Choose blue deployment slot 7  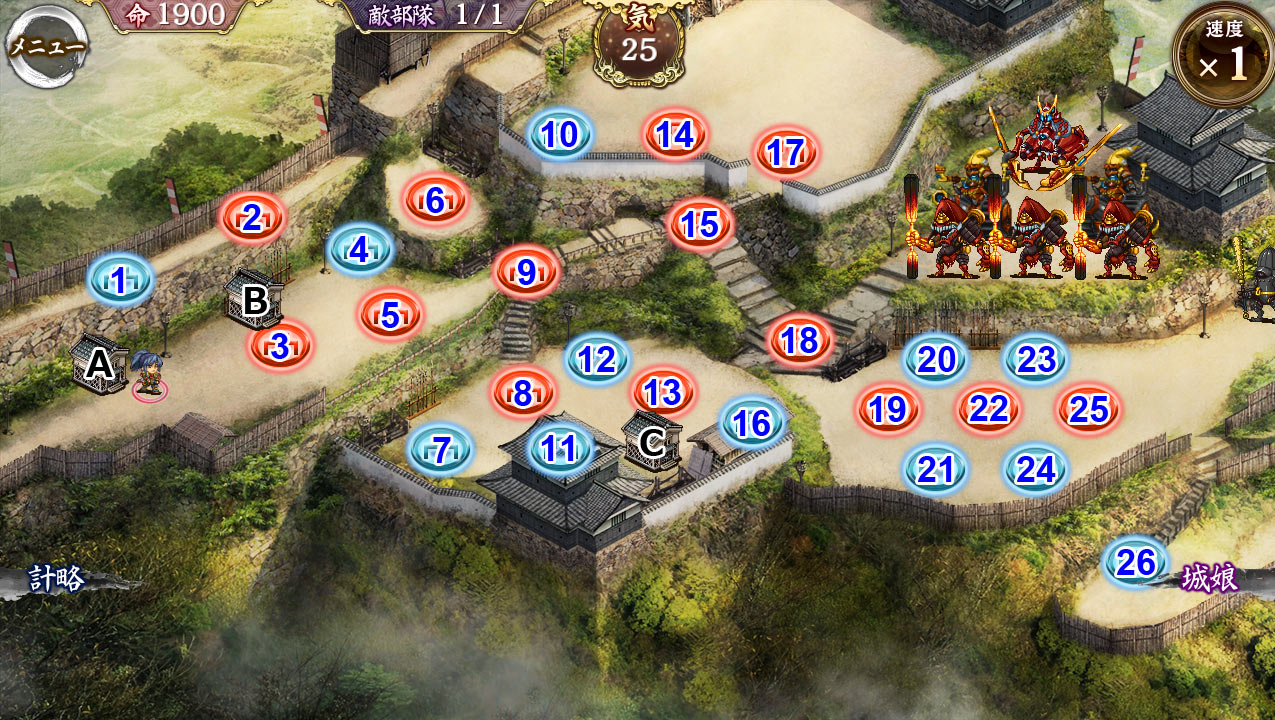440,451
